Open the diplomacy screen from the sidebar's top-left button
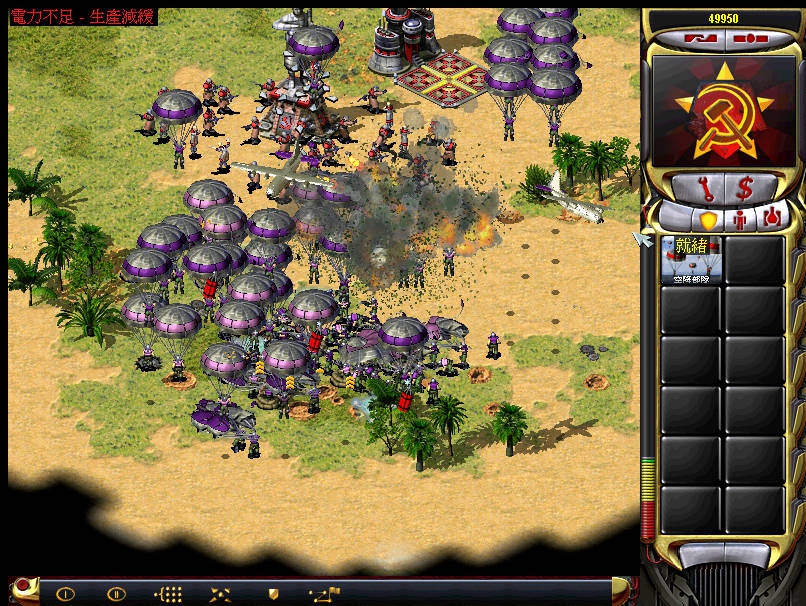Image resolution: width=806 pixels, height=606 pixels. tap(701, 40)
